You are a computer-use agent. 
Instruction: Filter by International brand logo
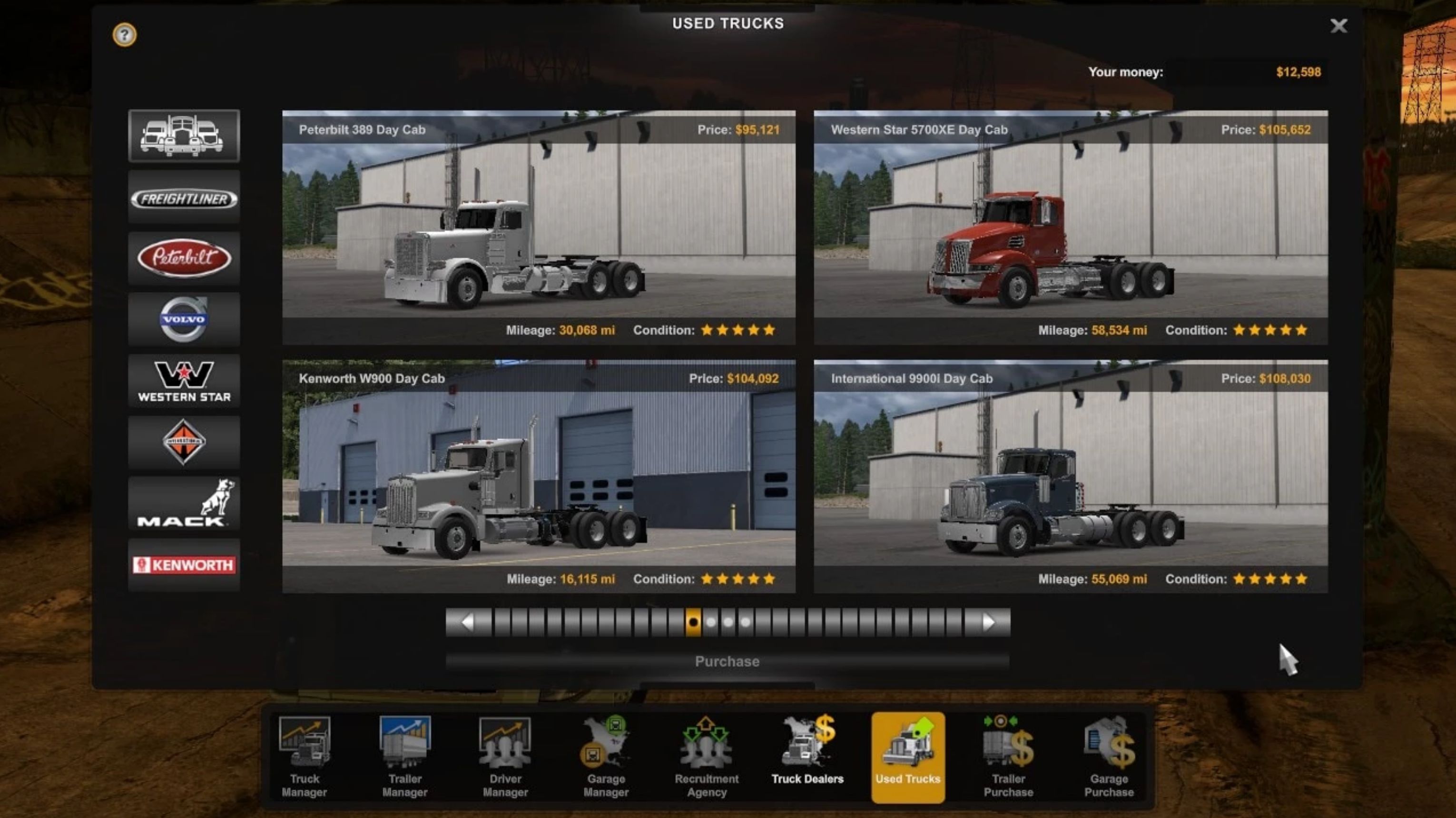pyautogui.click(x=184, y=442)
